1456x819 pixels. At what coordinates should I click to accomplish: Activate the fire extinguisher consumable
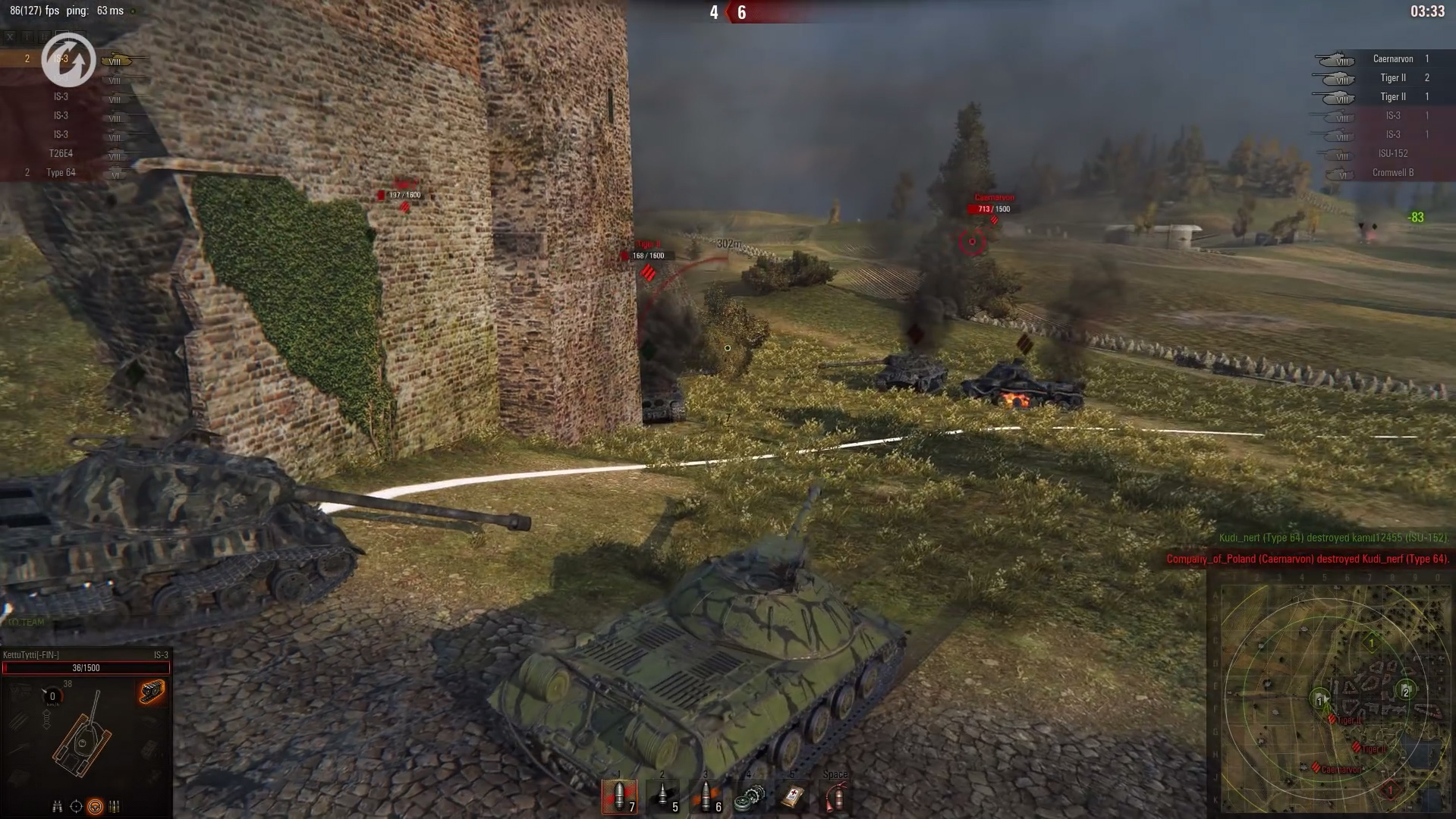click(x=835, y=798)
